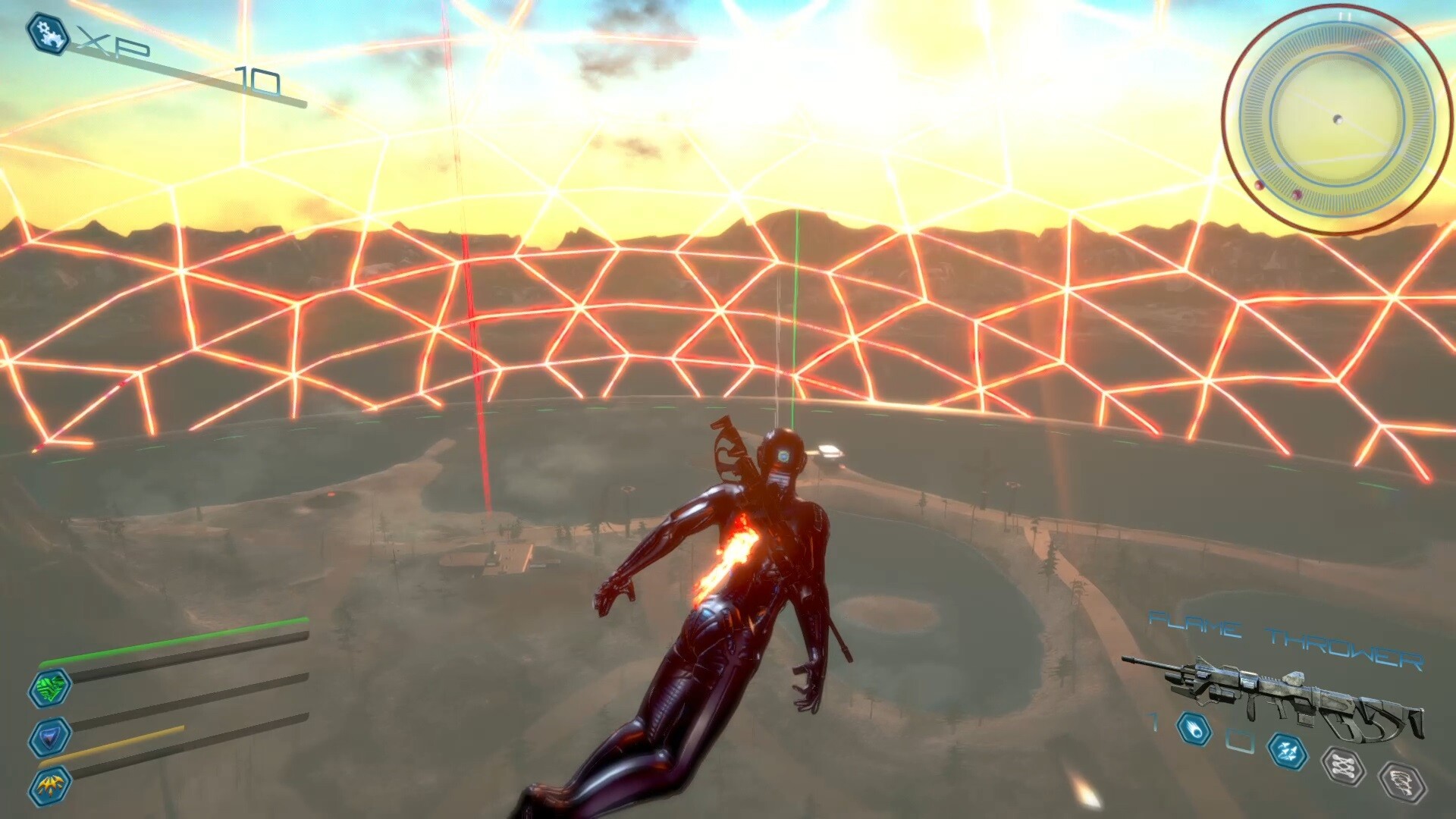Click the white dot on the radar minimap
The image size is (1456, 819).
pos(1338,118)
